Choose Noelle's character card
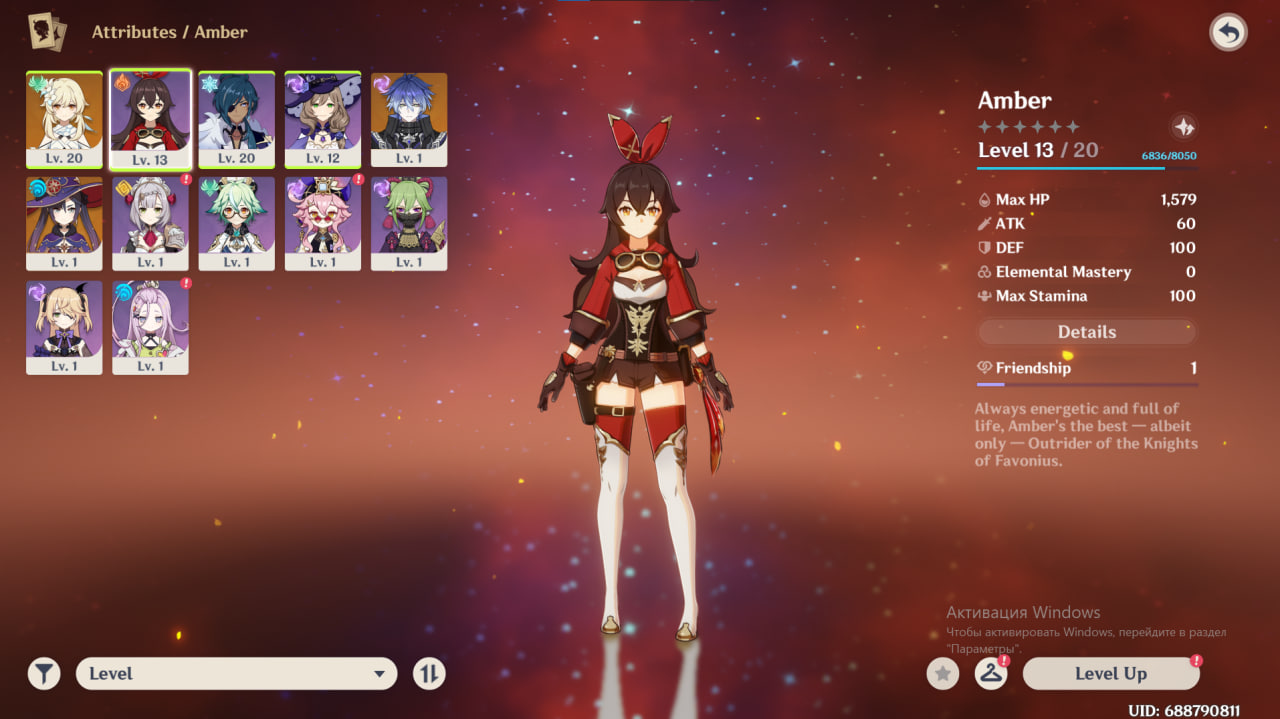Image resolution: width=1280 pixels, height=719 pixels. [150, 223]
